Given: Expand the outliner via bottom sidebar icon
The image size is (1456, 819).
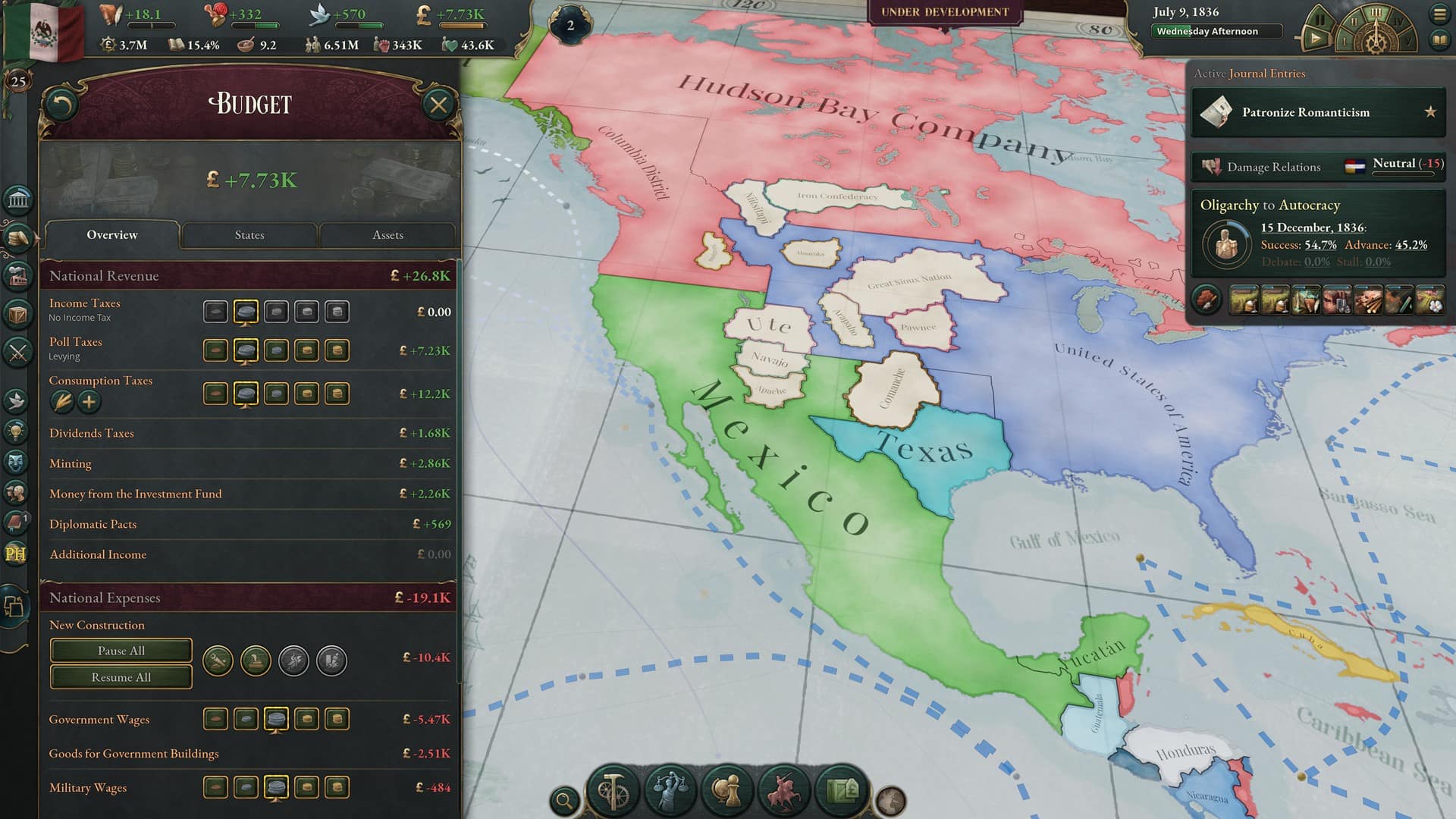Looking at the screenshot, I should coord(15,607).
